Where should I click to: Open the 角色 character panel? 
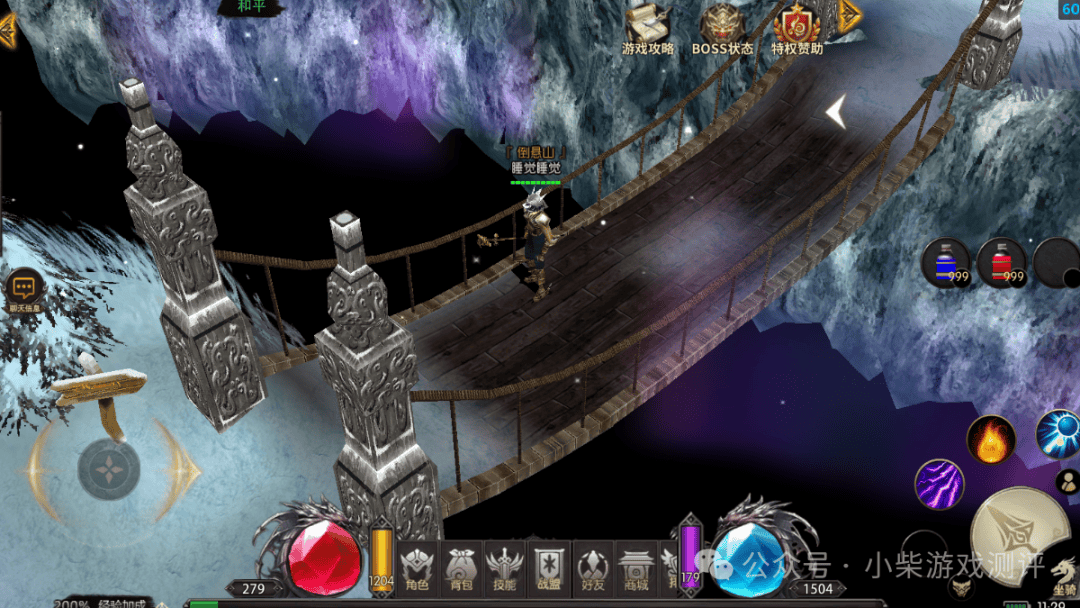(415, 569)
